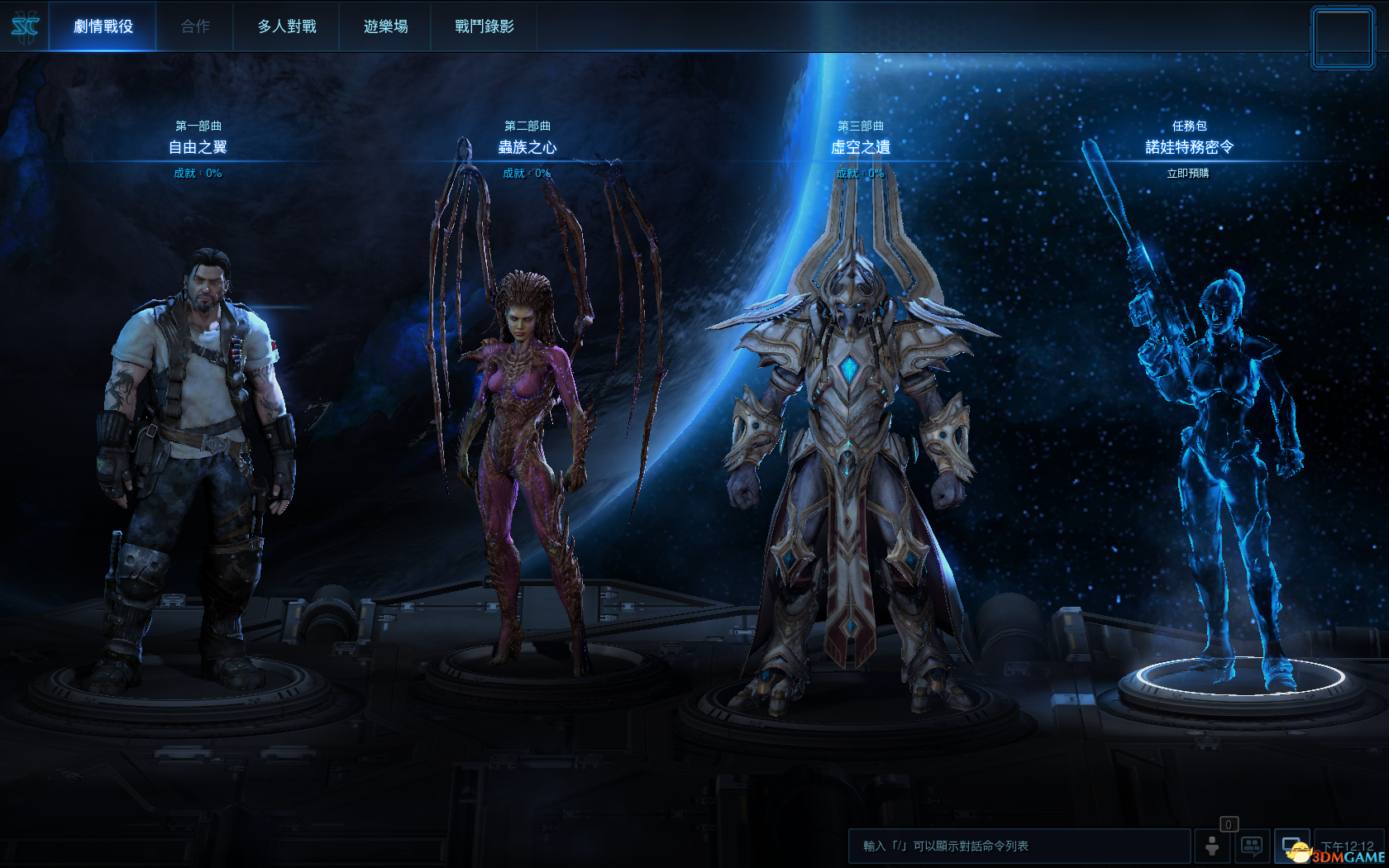Select the greyed-out 合作 tab

pyautogui.click(x=195, y=26)
